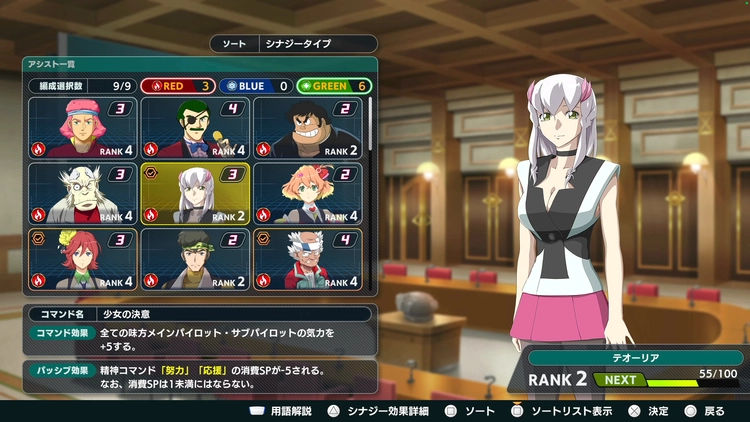
Task: Choose the green-capped man assist card
Action: [195, 258]
